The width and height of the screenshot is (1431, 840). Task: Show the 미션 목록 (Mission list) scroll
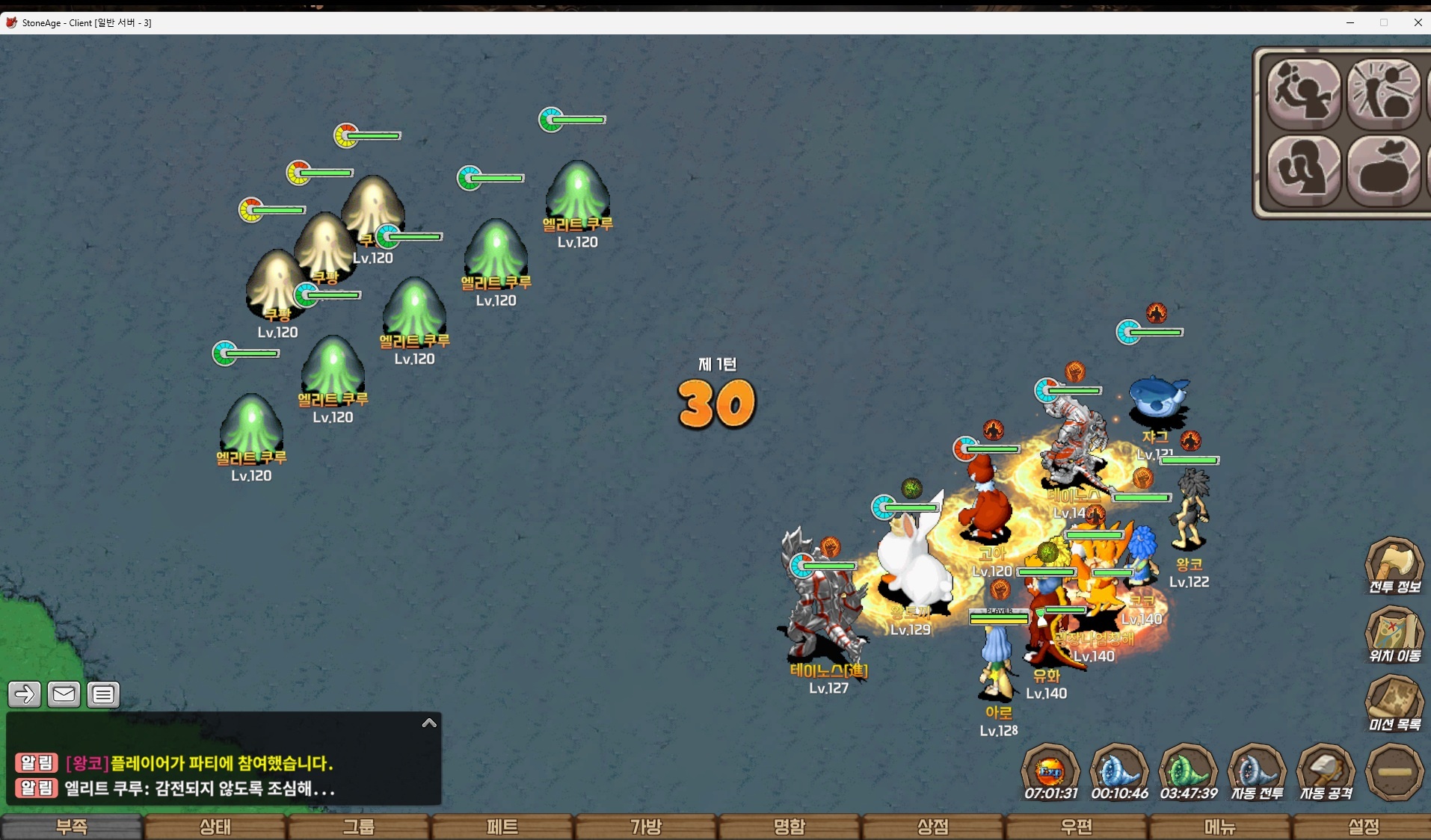(x=1394, y=702)
